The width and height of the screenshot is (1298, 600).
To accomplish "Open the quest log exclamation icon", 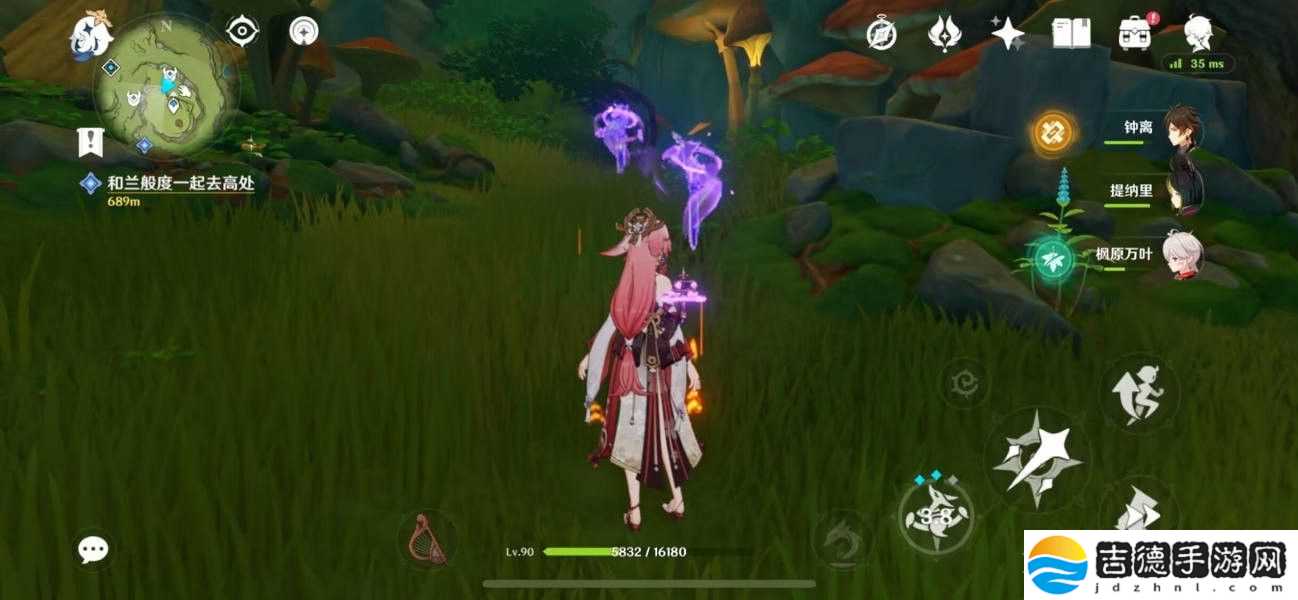I will click(x=91, y=141).
